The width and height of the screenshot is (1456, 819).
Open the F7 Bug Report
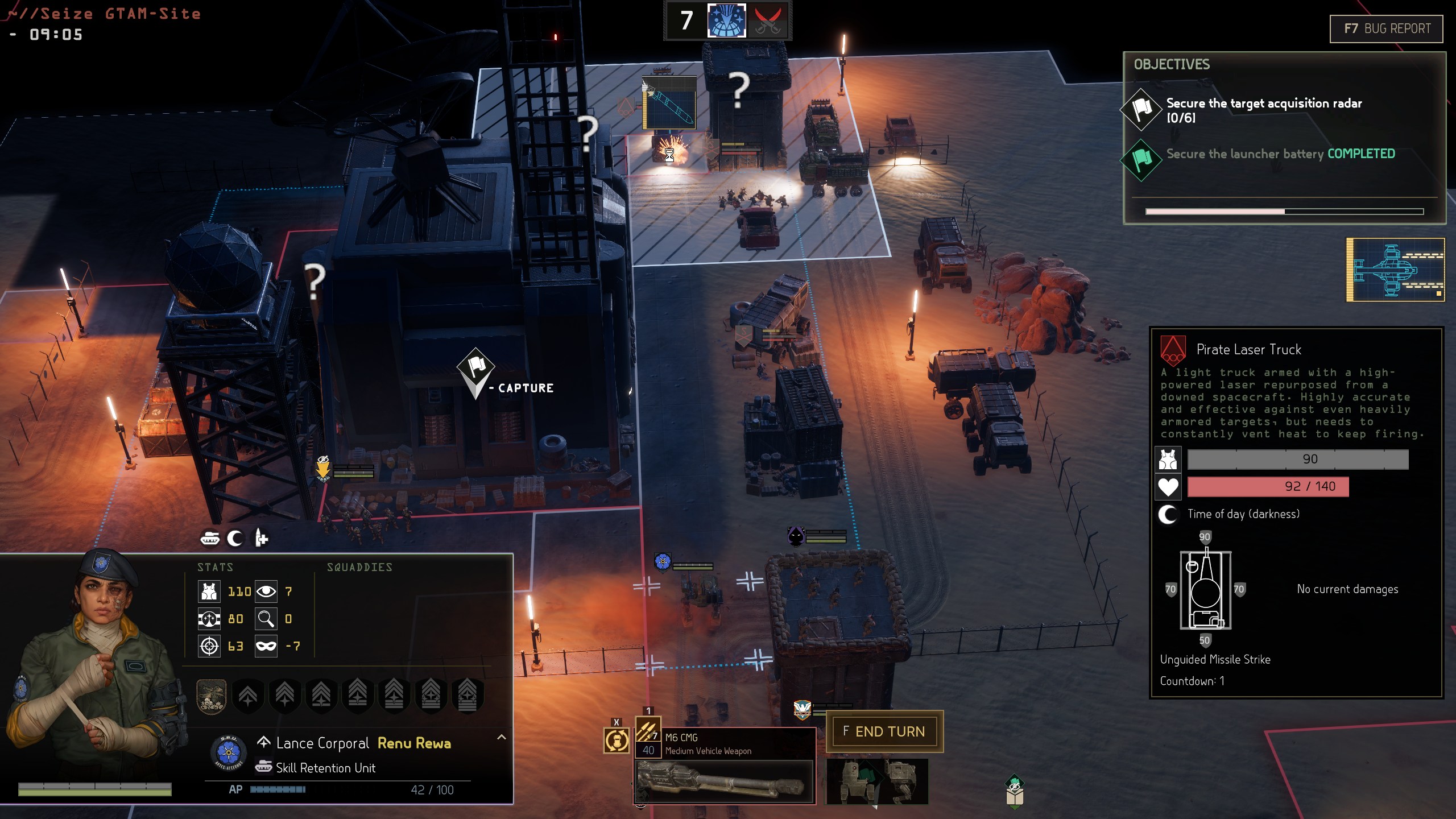tap(1386, 28)
